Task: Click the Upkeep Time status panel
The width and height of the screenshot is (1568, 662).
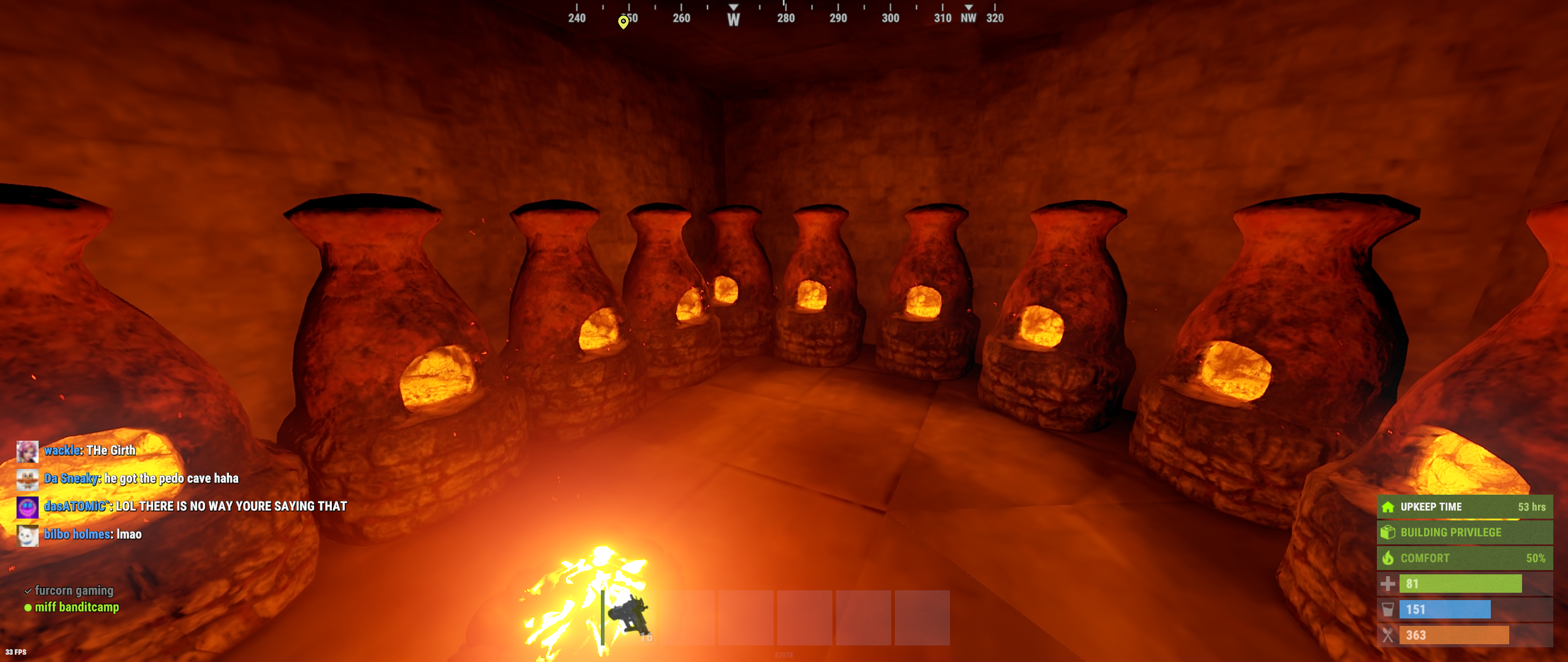Action: [1464, 507]
